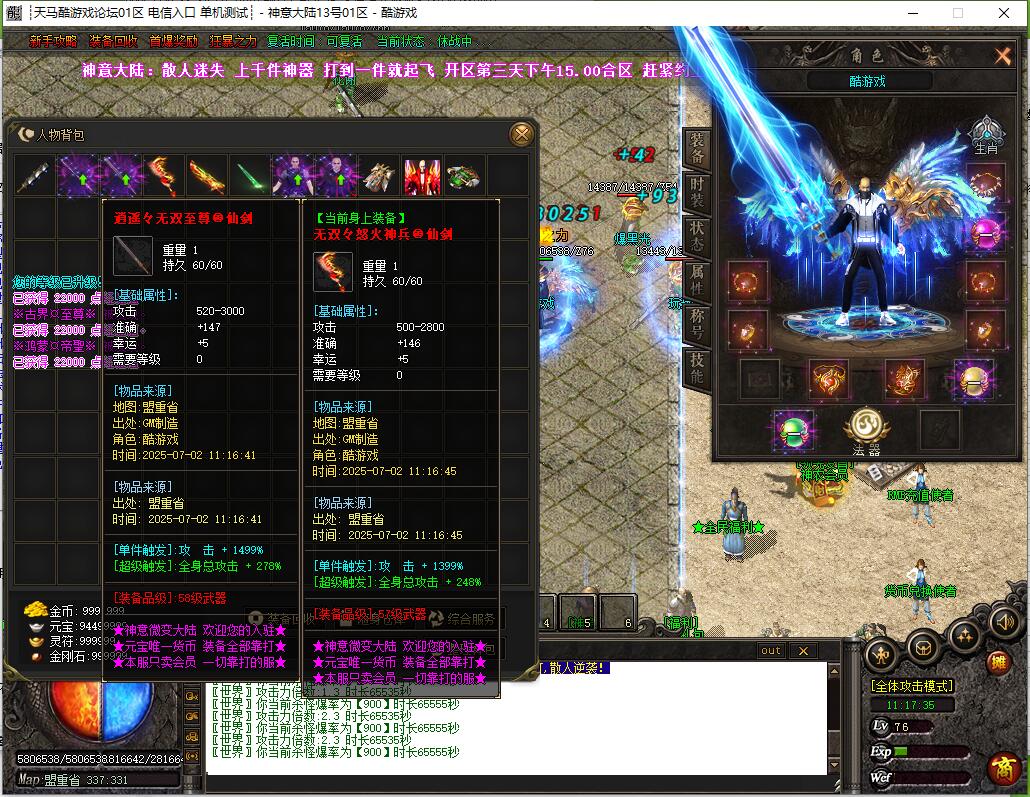The image size is (1030, 797).
Task: Open the 状态 status tab
Action: click(x=697, y=237)
